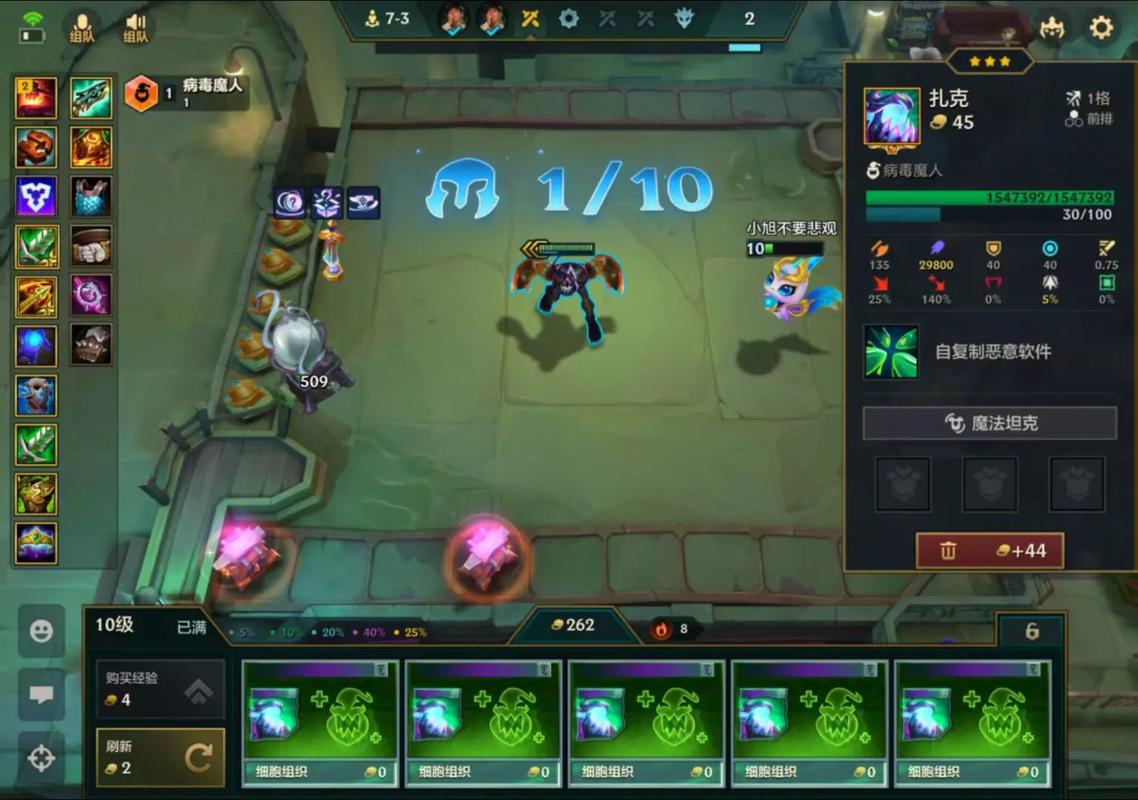Open the emote smiley button
1138x800 pixels.
(x=41, y=632)
